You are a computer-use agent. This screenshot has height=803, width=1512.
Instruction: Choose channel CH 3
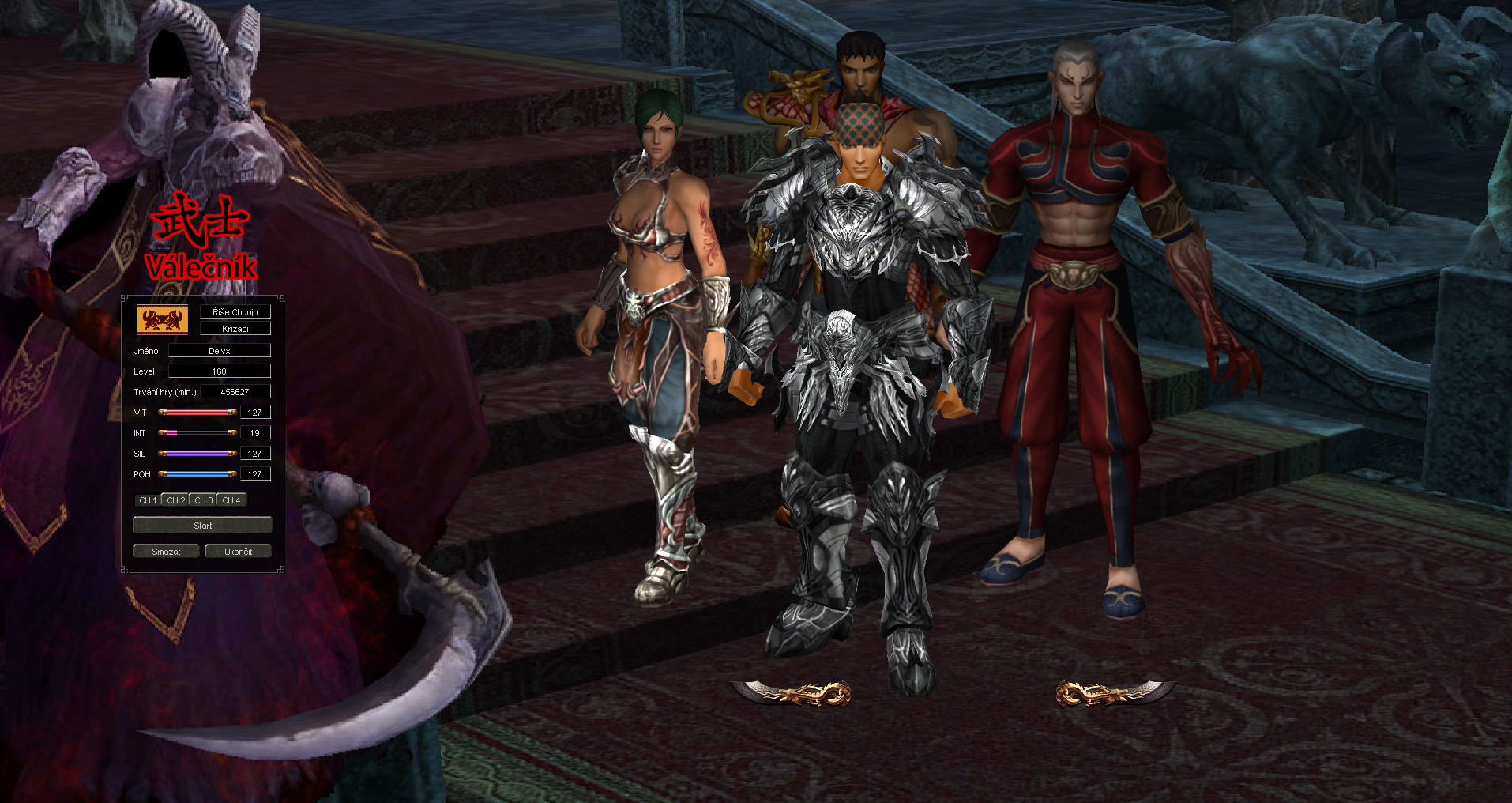[x=203, y=500]
